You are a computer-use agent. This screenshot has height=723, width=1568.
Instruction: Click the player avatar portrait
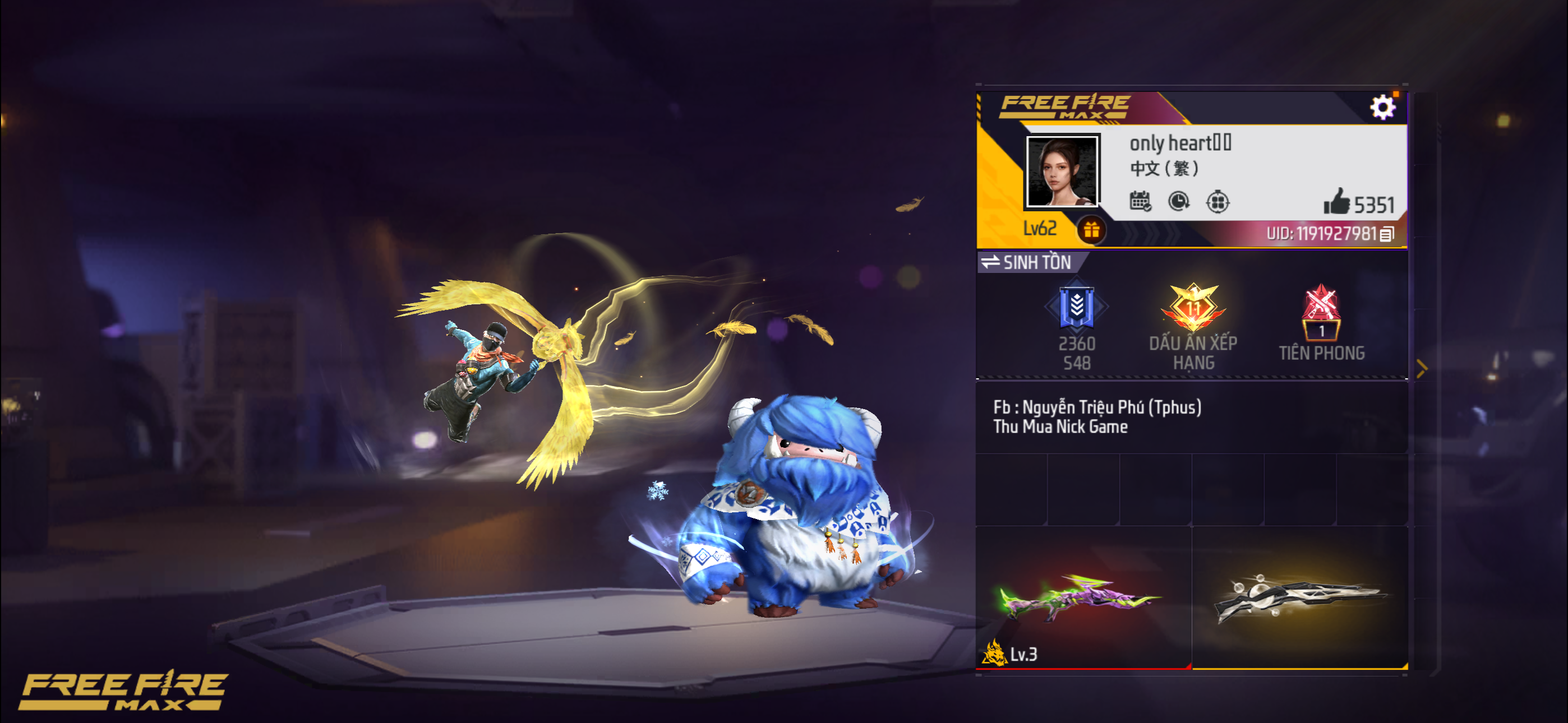tap(1062, 171)
